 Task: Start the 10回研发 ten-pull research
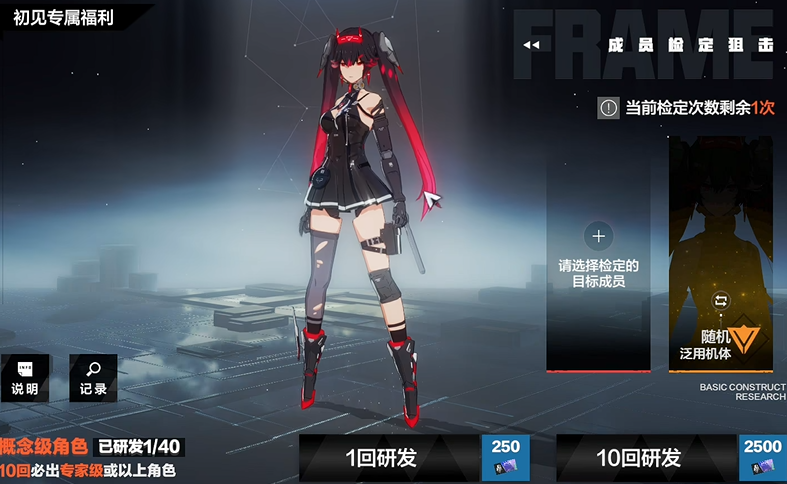(x=638, y=459)
